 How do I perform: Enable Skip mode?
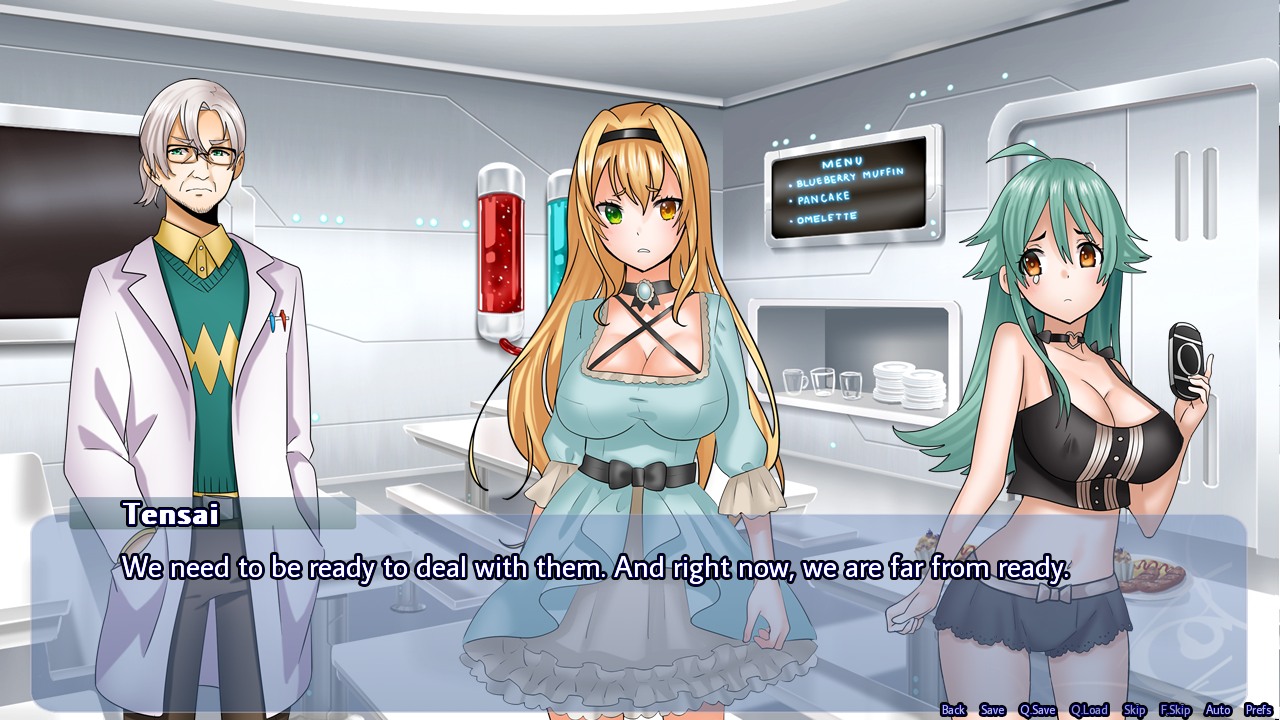[x=1134, y=708]
